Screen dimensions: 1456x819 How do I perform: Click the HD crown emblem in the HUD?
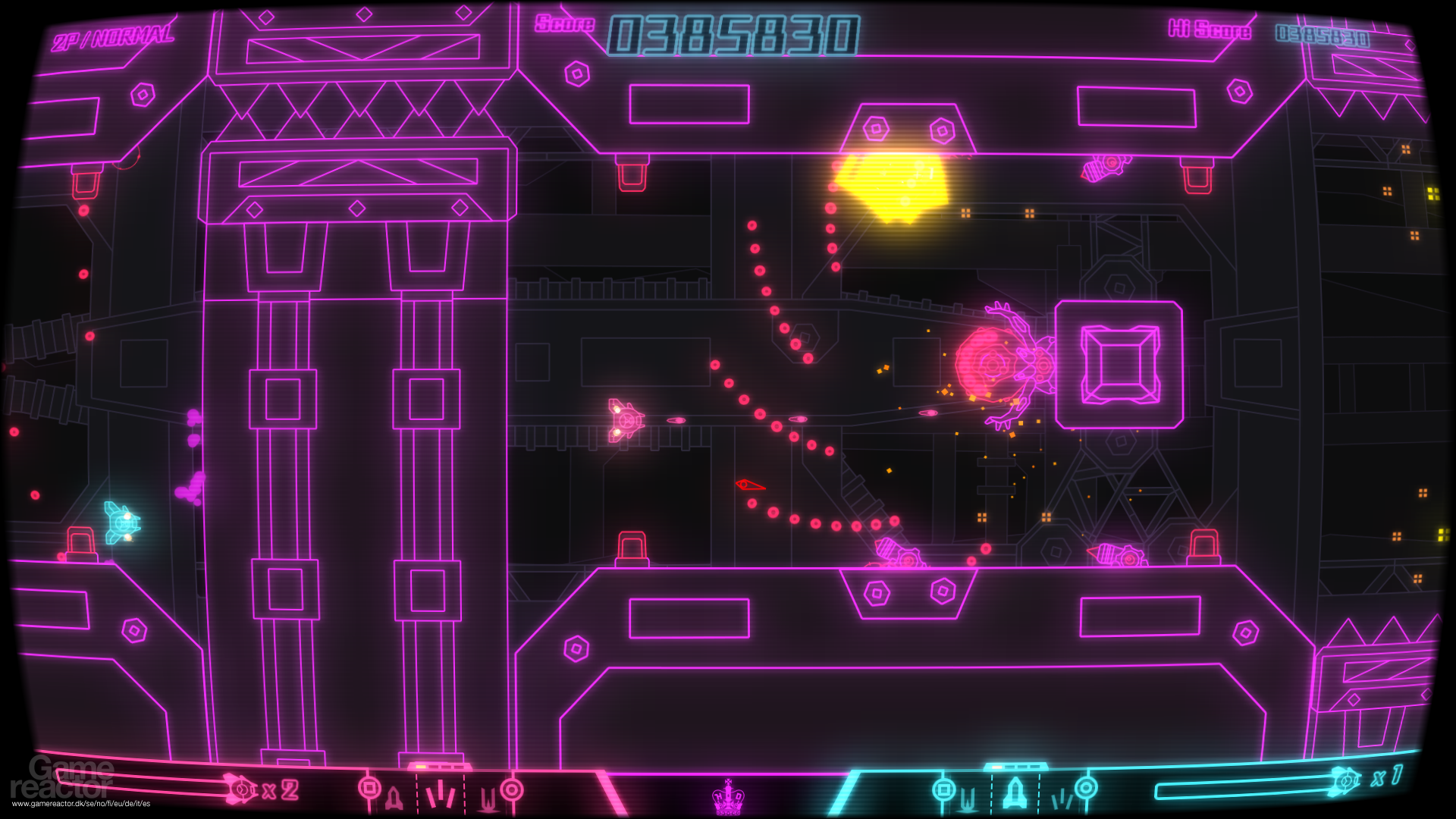pos(728,796)
